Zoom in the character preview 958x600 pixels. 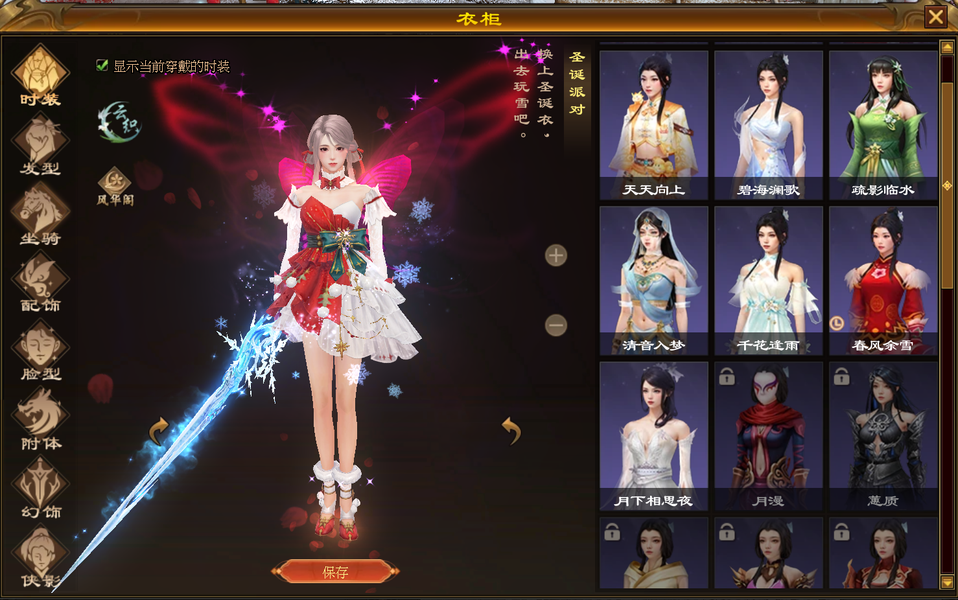(x=556, y=255)
